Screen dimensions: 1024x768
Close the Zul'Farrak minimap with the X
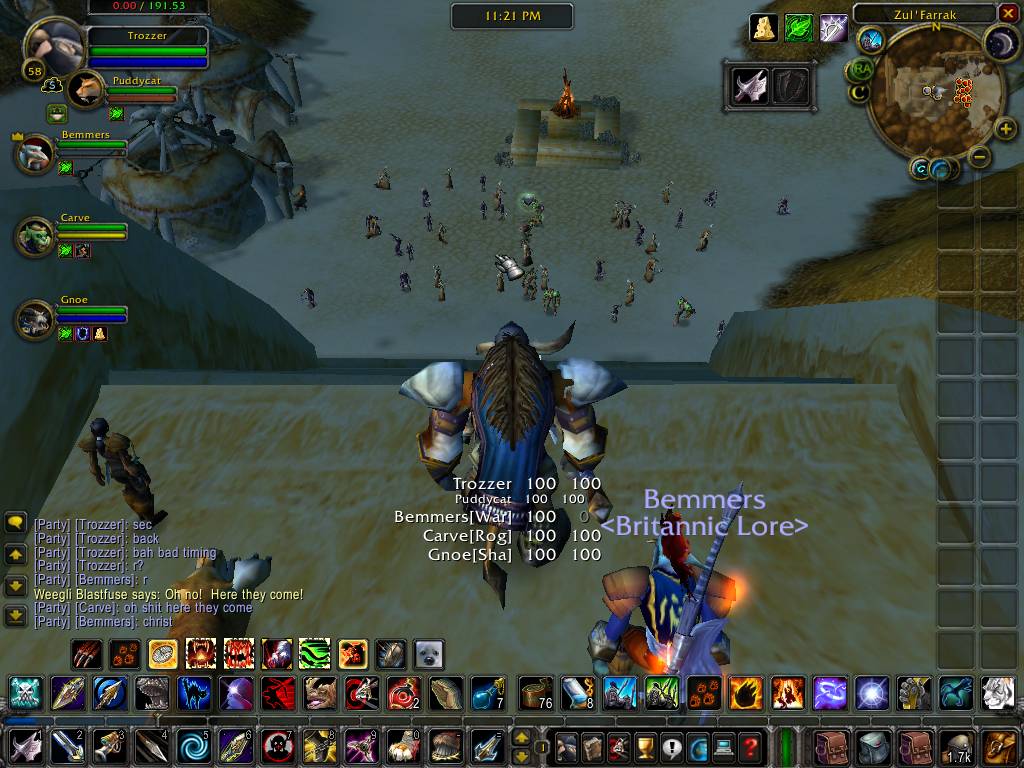coord(1007,14)
